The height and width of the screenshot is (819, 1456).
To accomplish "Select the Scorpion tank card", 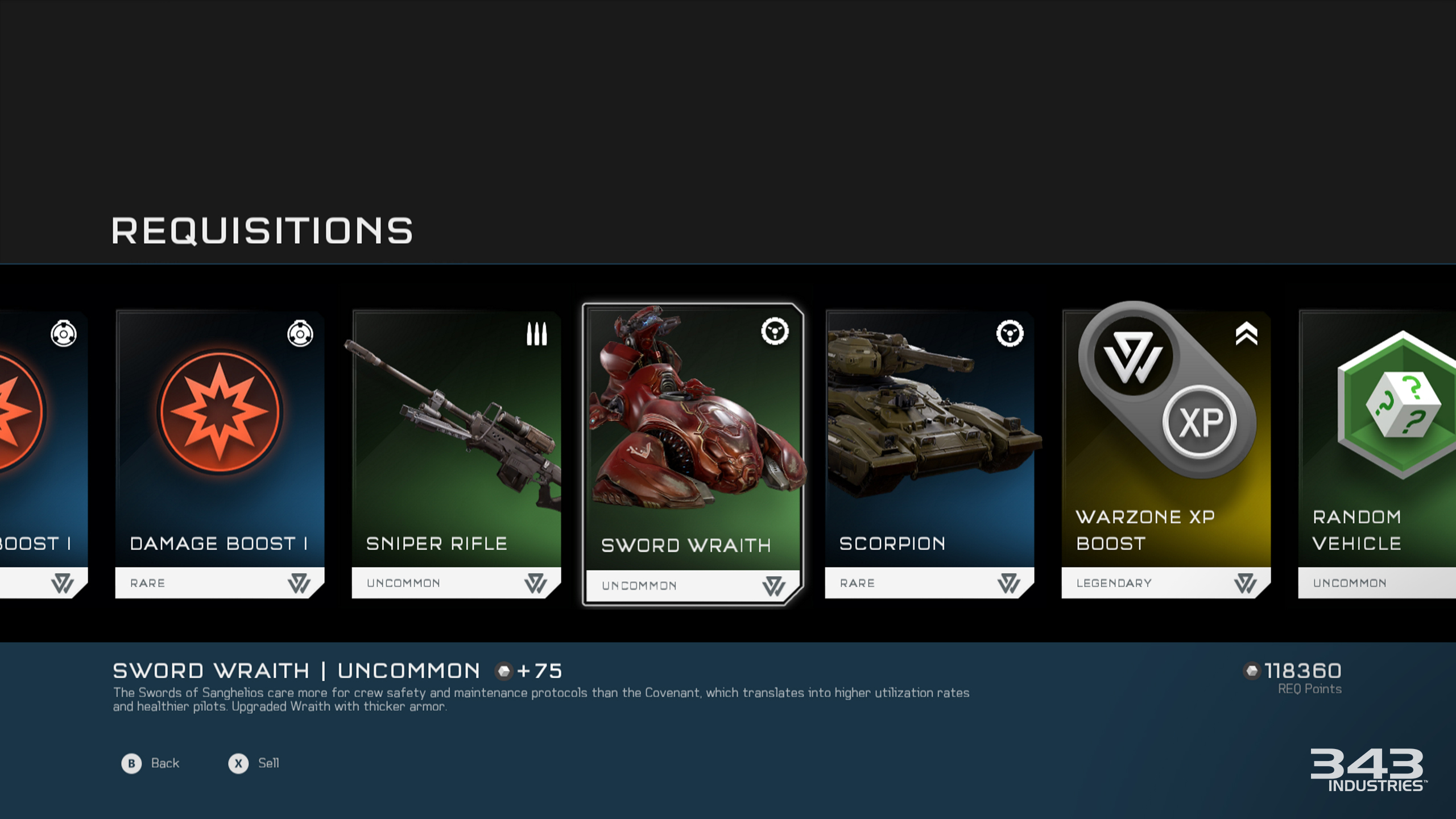I will tap(929, 454).
